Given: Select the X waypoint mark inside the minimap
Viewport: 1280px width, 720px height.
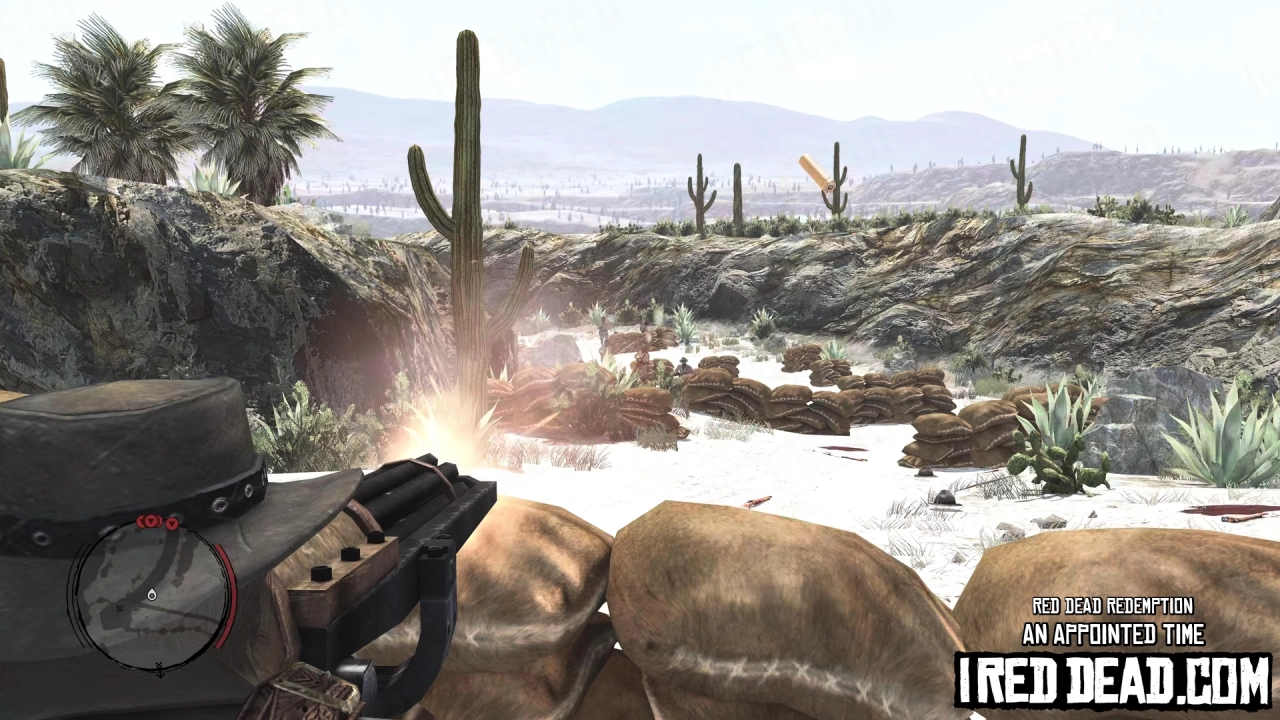Looking at the screenshot, I should pos(119,608).
